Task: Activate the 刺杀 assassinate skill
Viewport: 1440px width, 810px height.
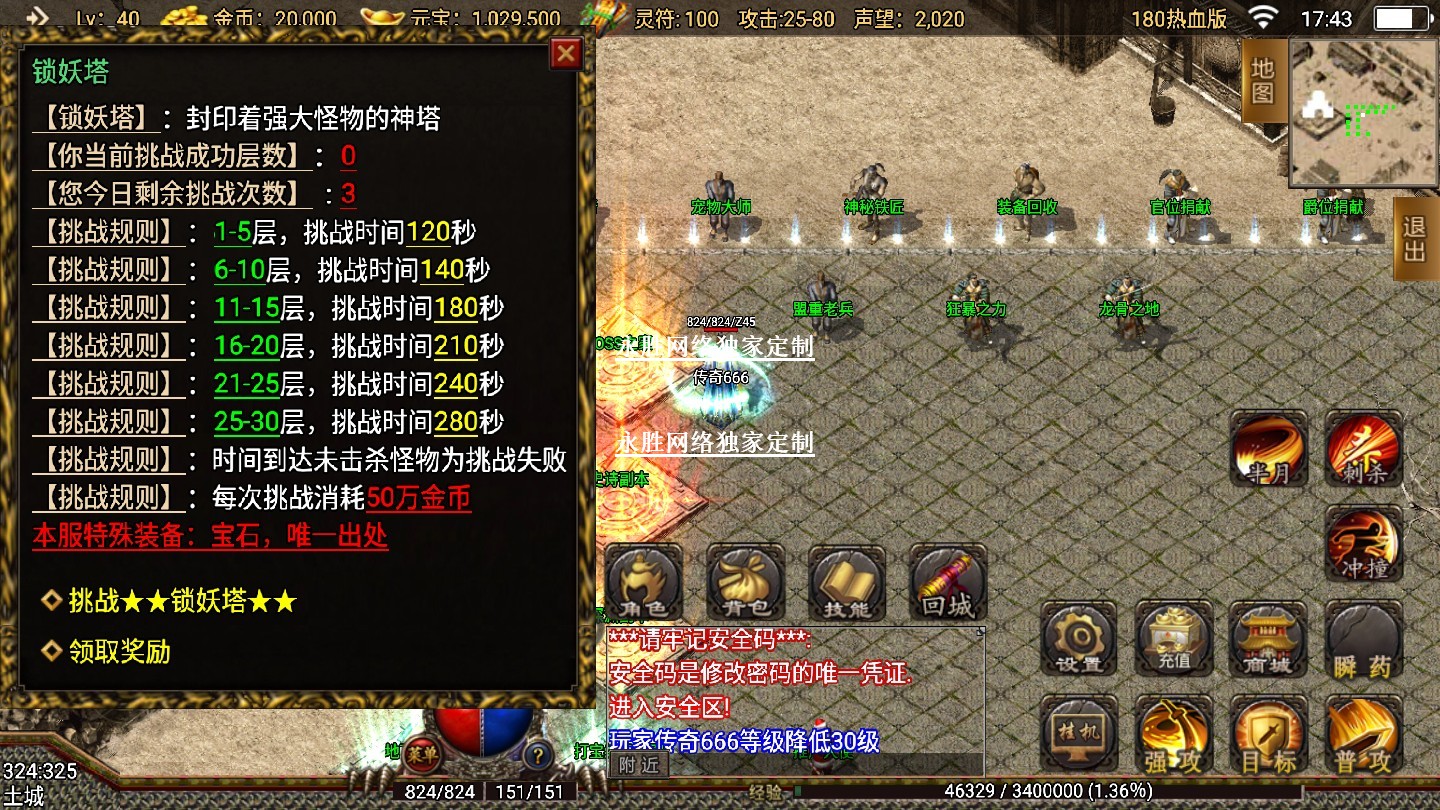Action: click(1364, 447)
